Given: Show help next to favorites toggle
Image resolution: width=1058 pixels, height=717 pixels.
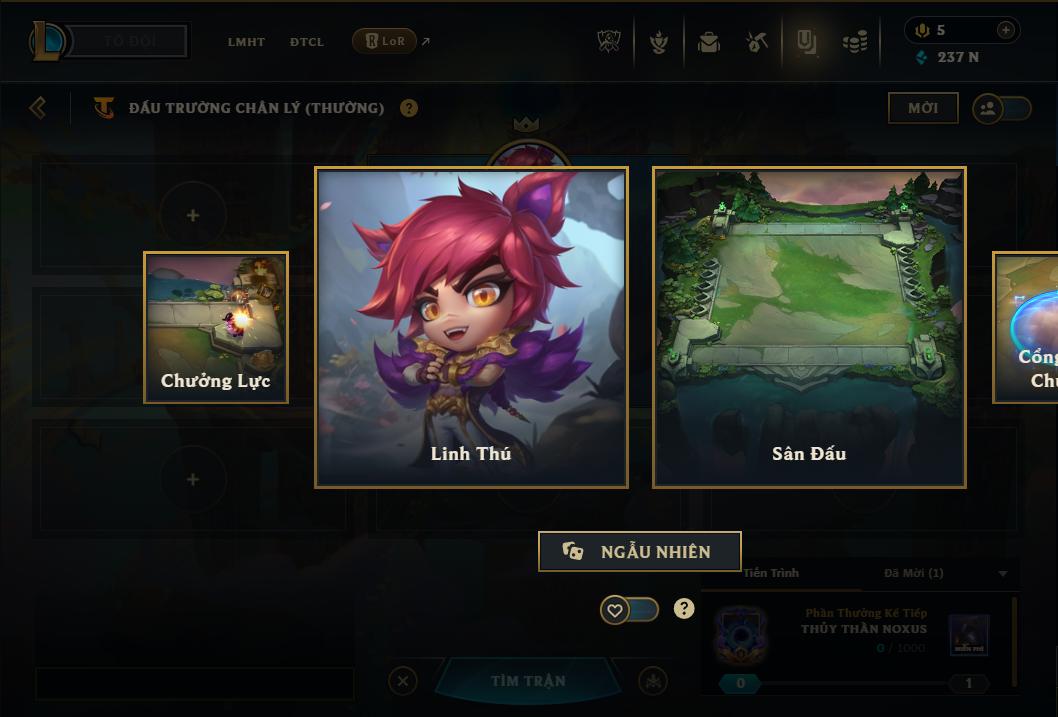Looking at the screenshot, I should click(x=684, y=608).
